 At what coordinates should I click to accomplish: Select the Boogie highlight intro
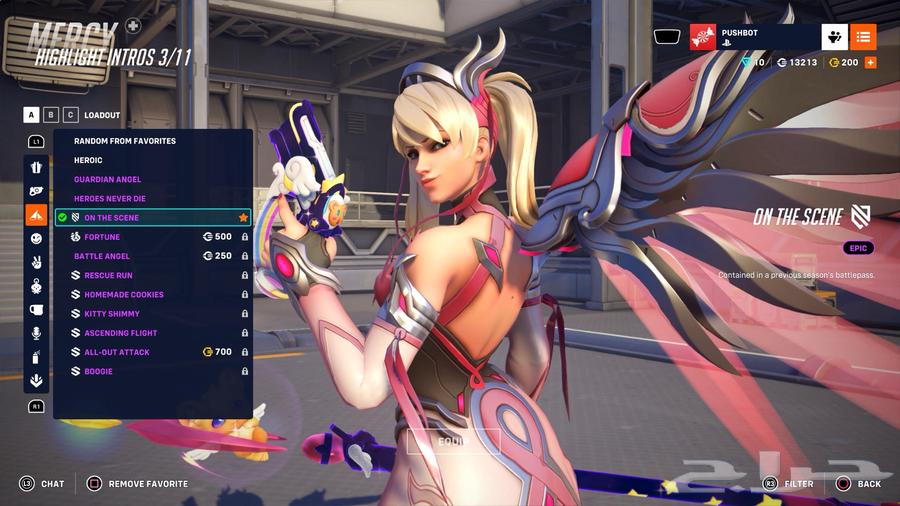coord(98,372)
